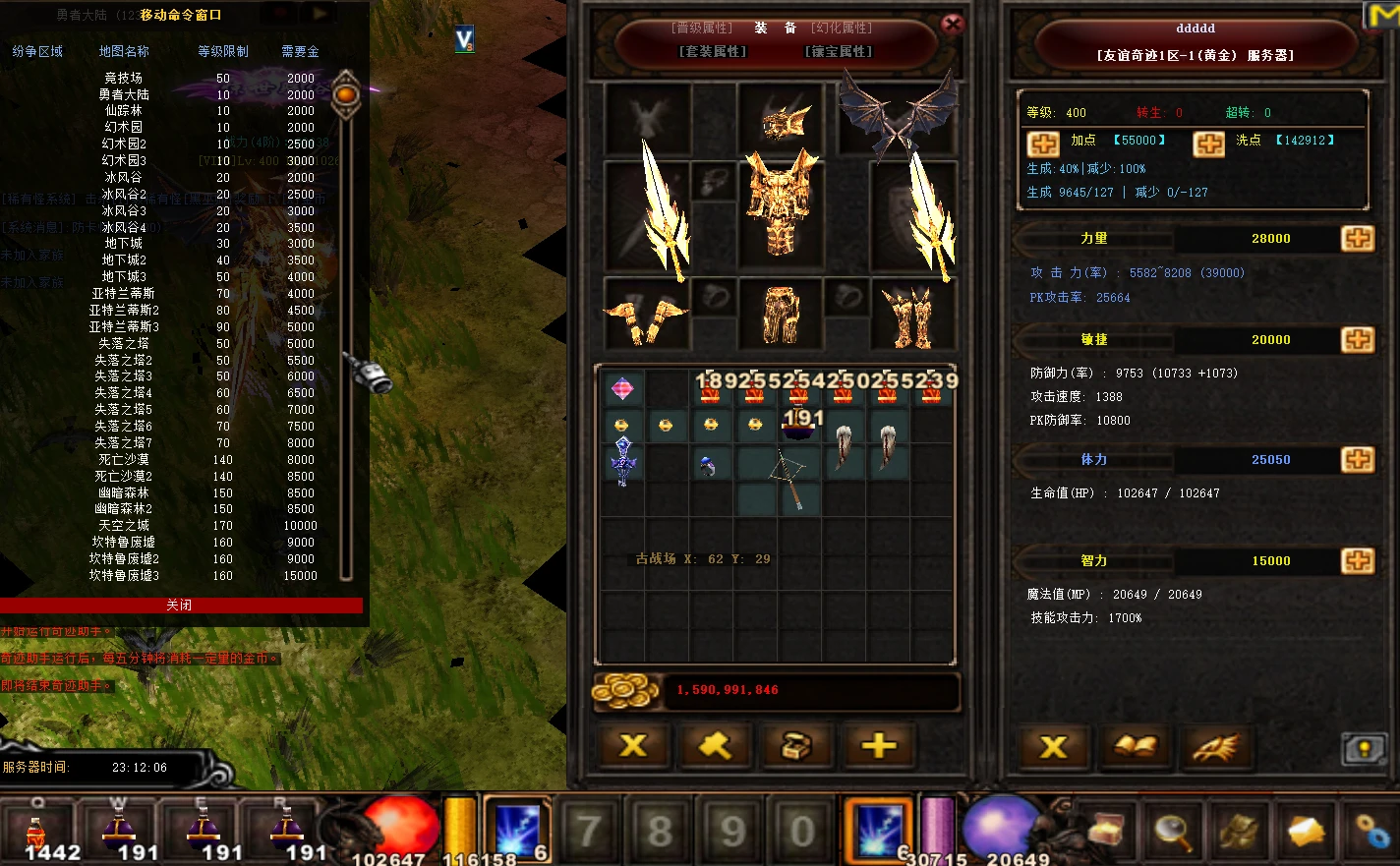1400x866 pixels.
Task: Select the golden pants equipment slot
Action: pos(781,316)
